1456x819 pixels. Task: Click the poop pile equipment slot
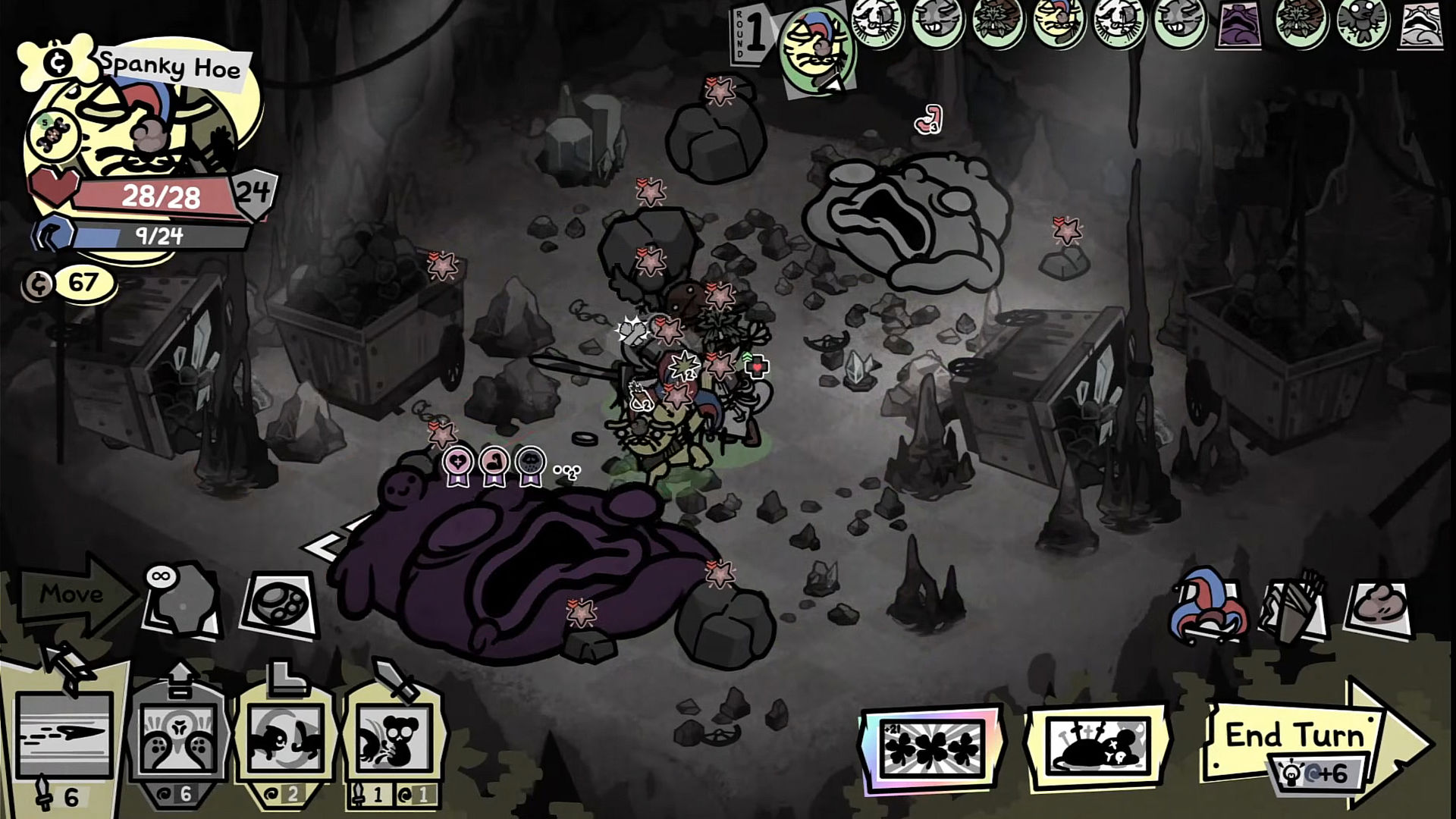(1379, 607)
